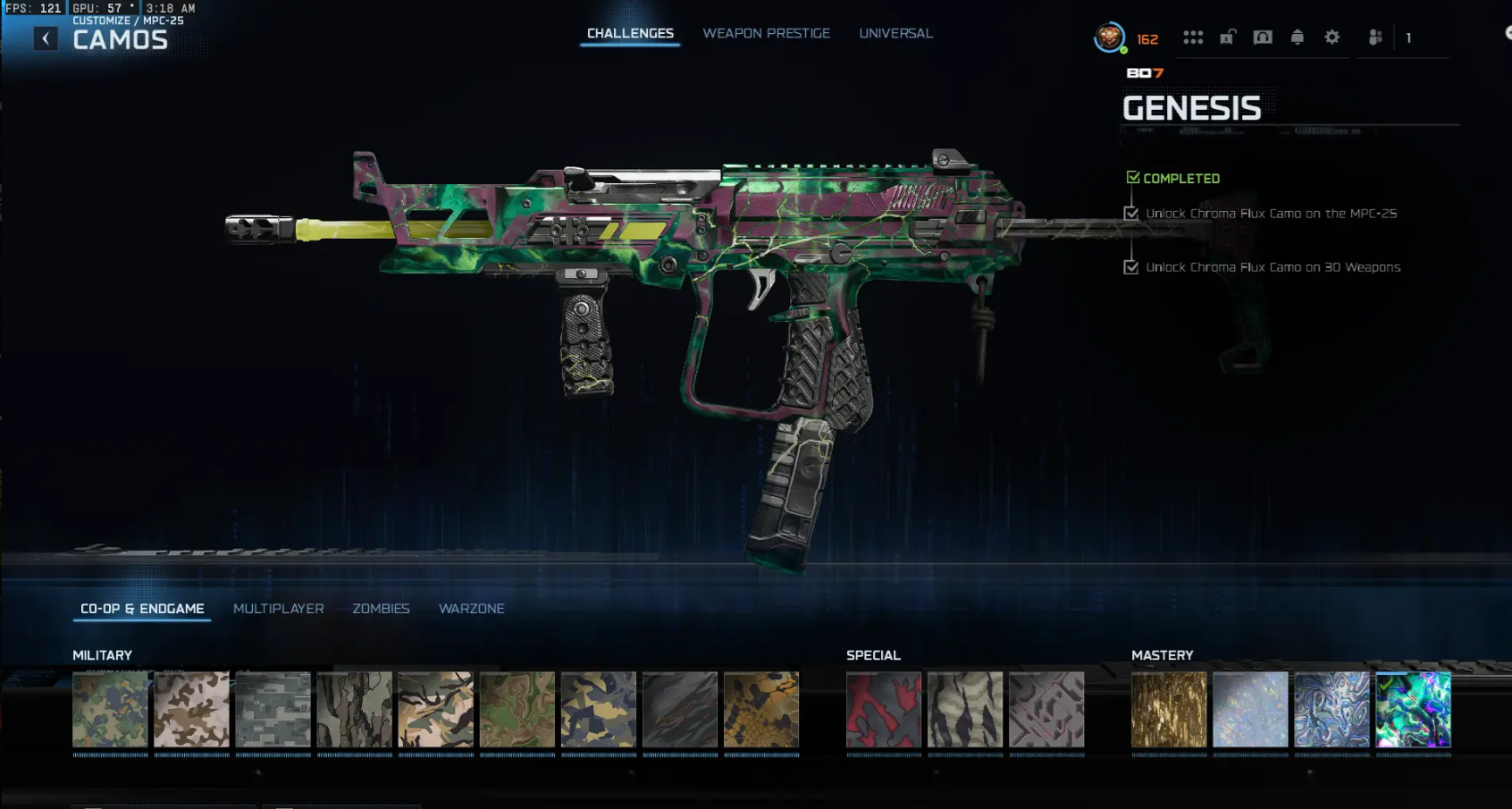Select the first Military camo thumbnail
Viewport: 1512px width, 809px height.
pos(109,710)
